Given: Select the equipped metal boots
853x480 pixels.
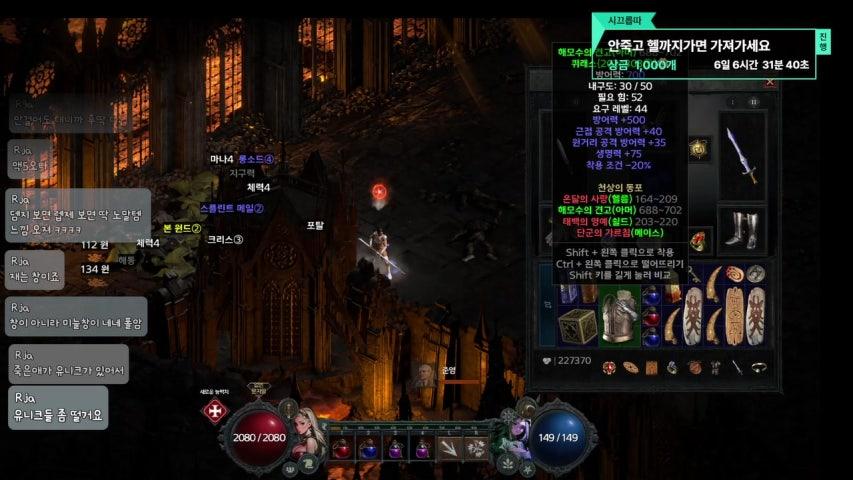Looking at the screenshot, I should tap(743, 229).
